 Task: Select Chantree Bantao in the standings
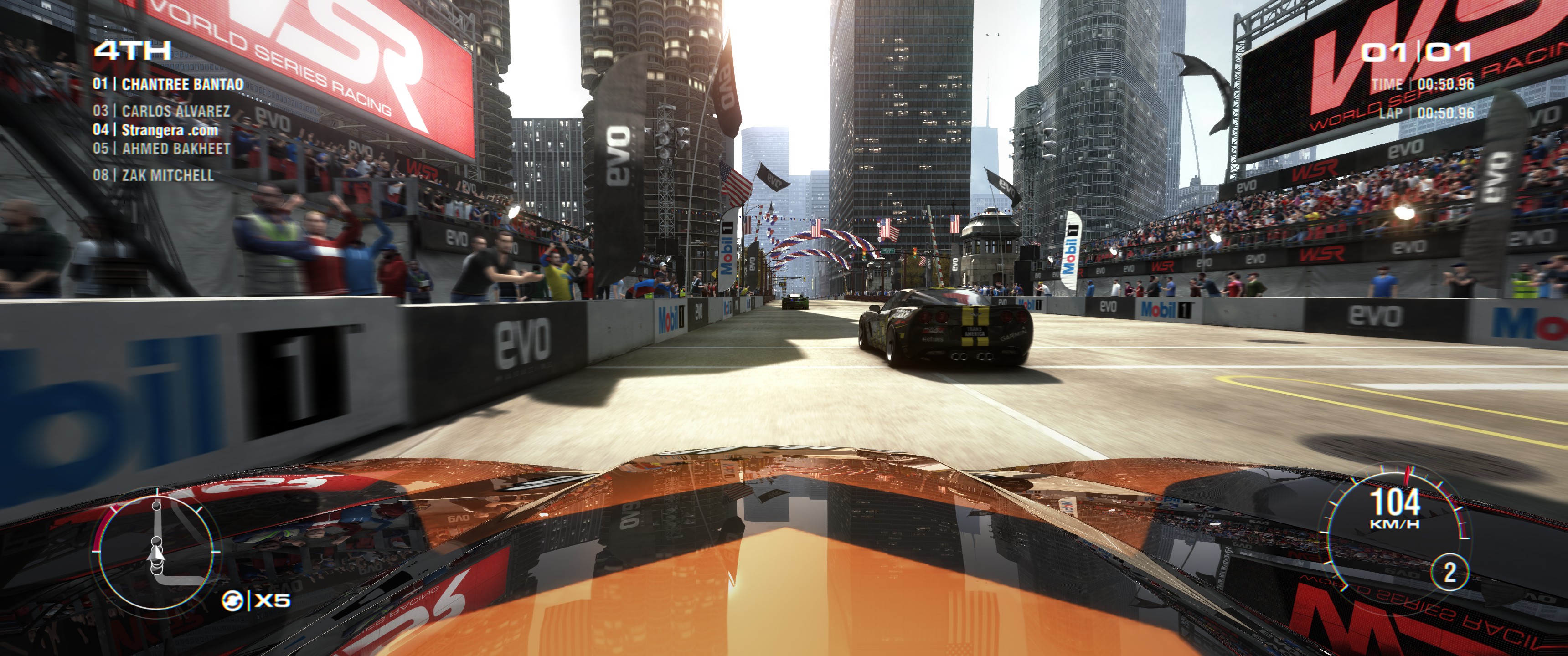168,84
